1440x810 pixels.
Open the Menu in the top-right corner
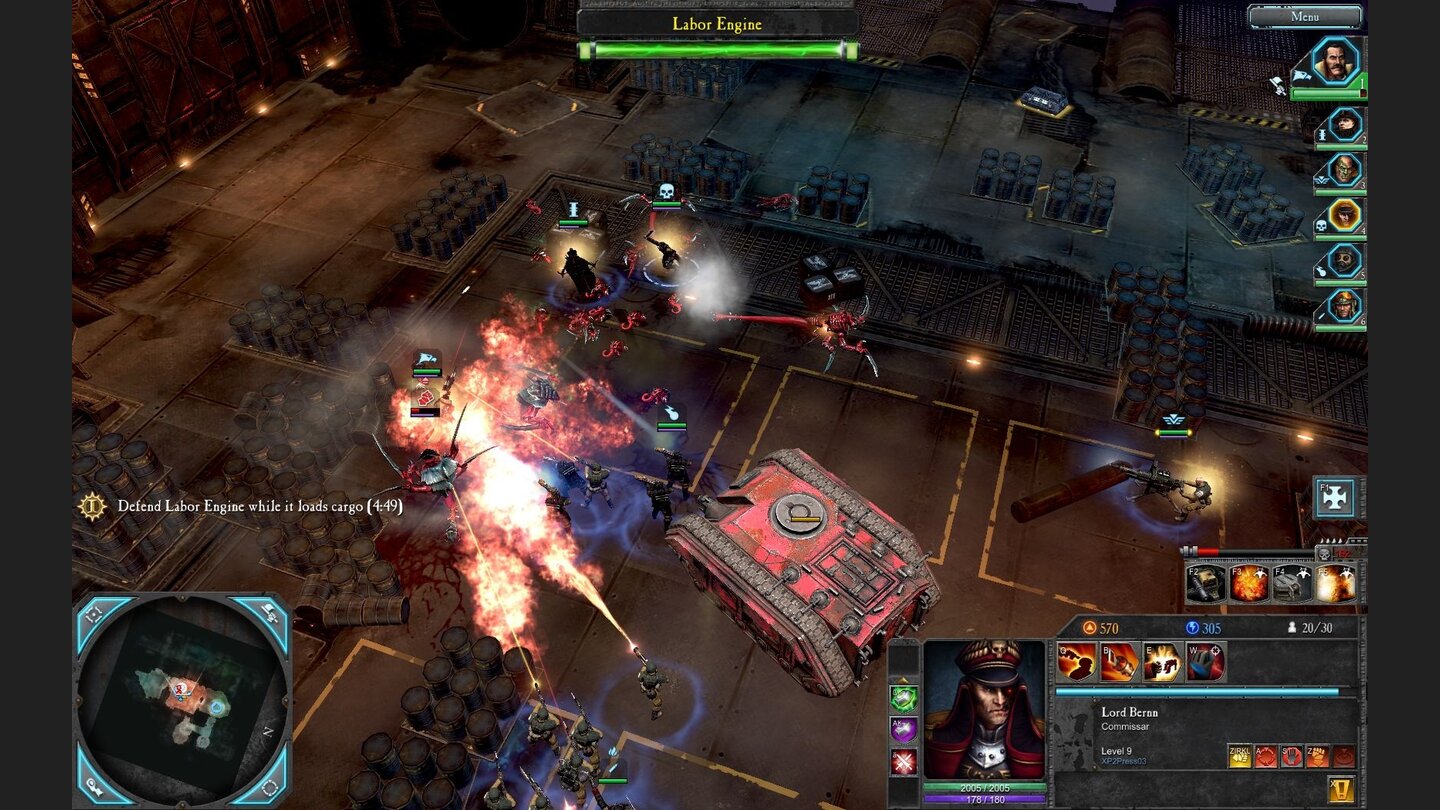click(1307, 16)
